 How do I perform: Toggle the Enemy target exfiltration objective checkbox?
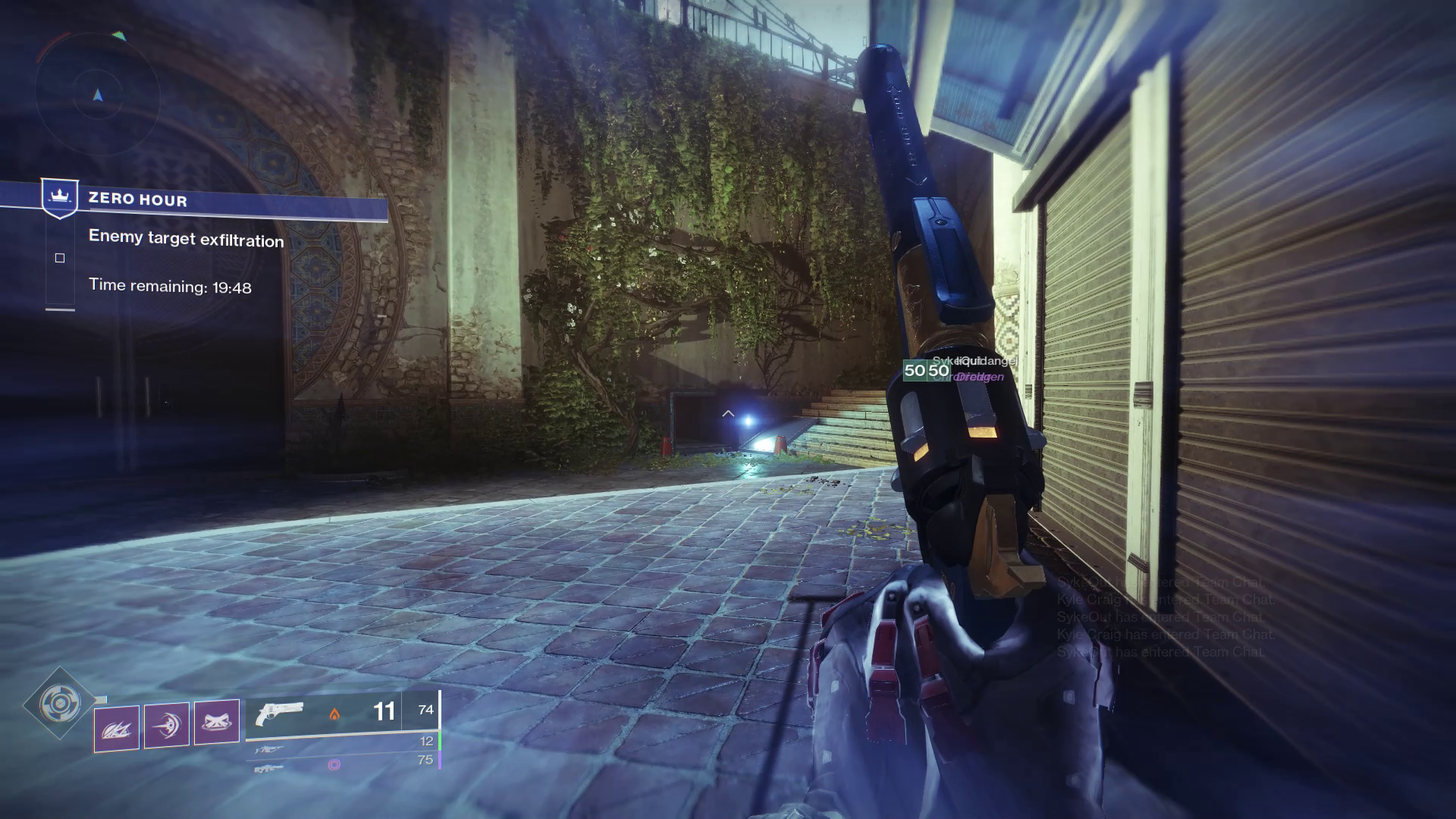click(x=61, y=258)
